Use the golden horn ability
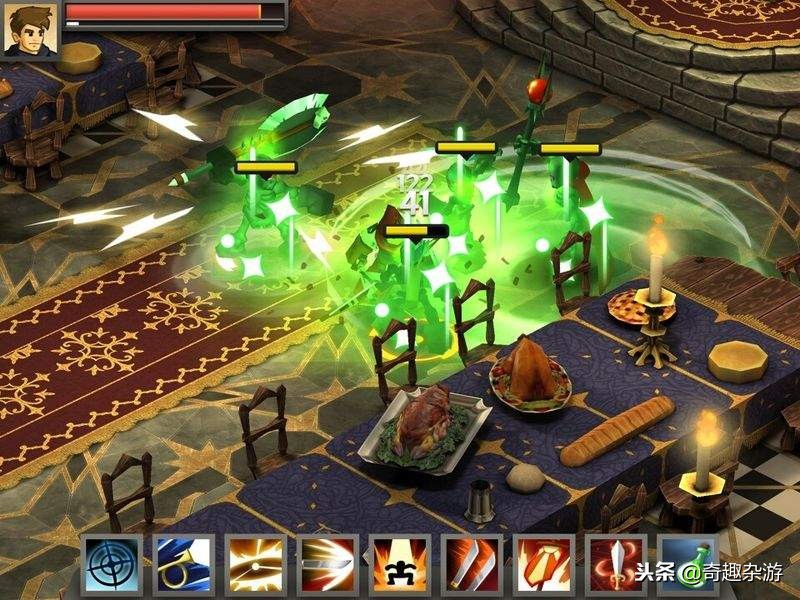Viewport: 800px width, 600px height. pyautogui.click(x=183, y=566)
